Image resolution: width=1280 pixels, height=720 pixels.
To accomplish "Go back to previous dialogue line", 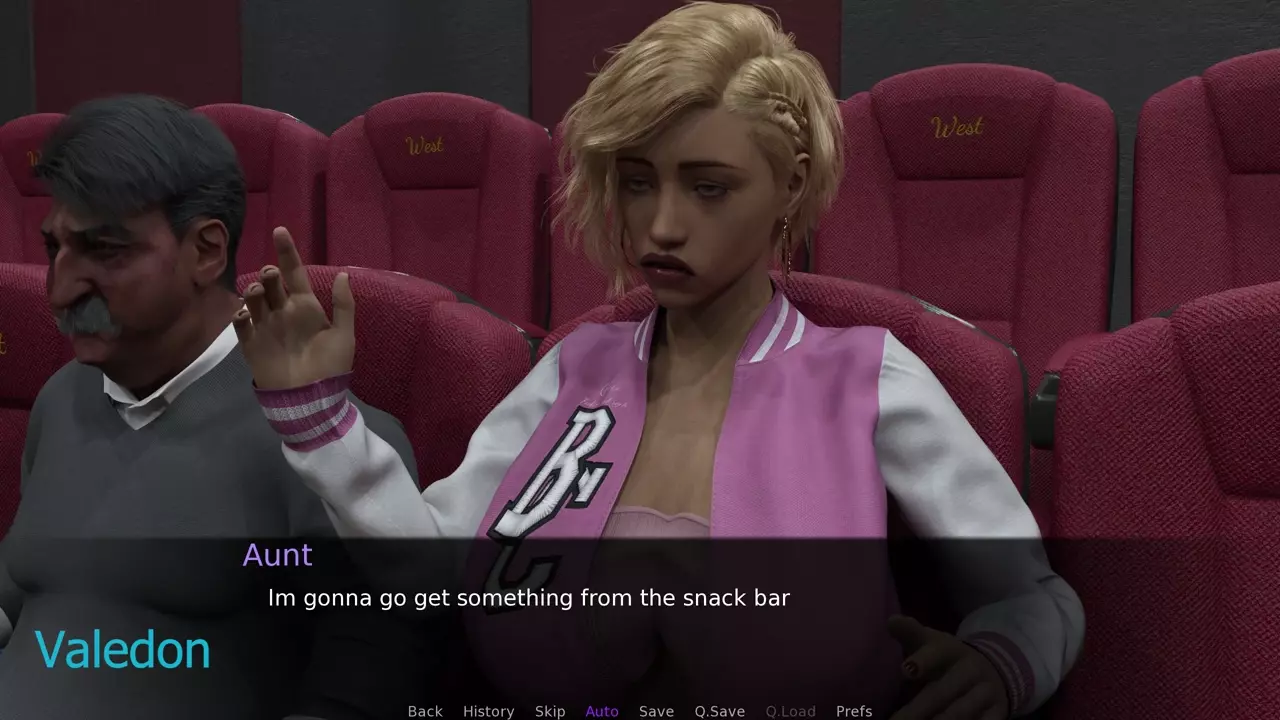I will (x=425, y=711).
